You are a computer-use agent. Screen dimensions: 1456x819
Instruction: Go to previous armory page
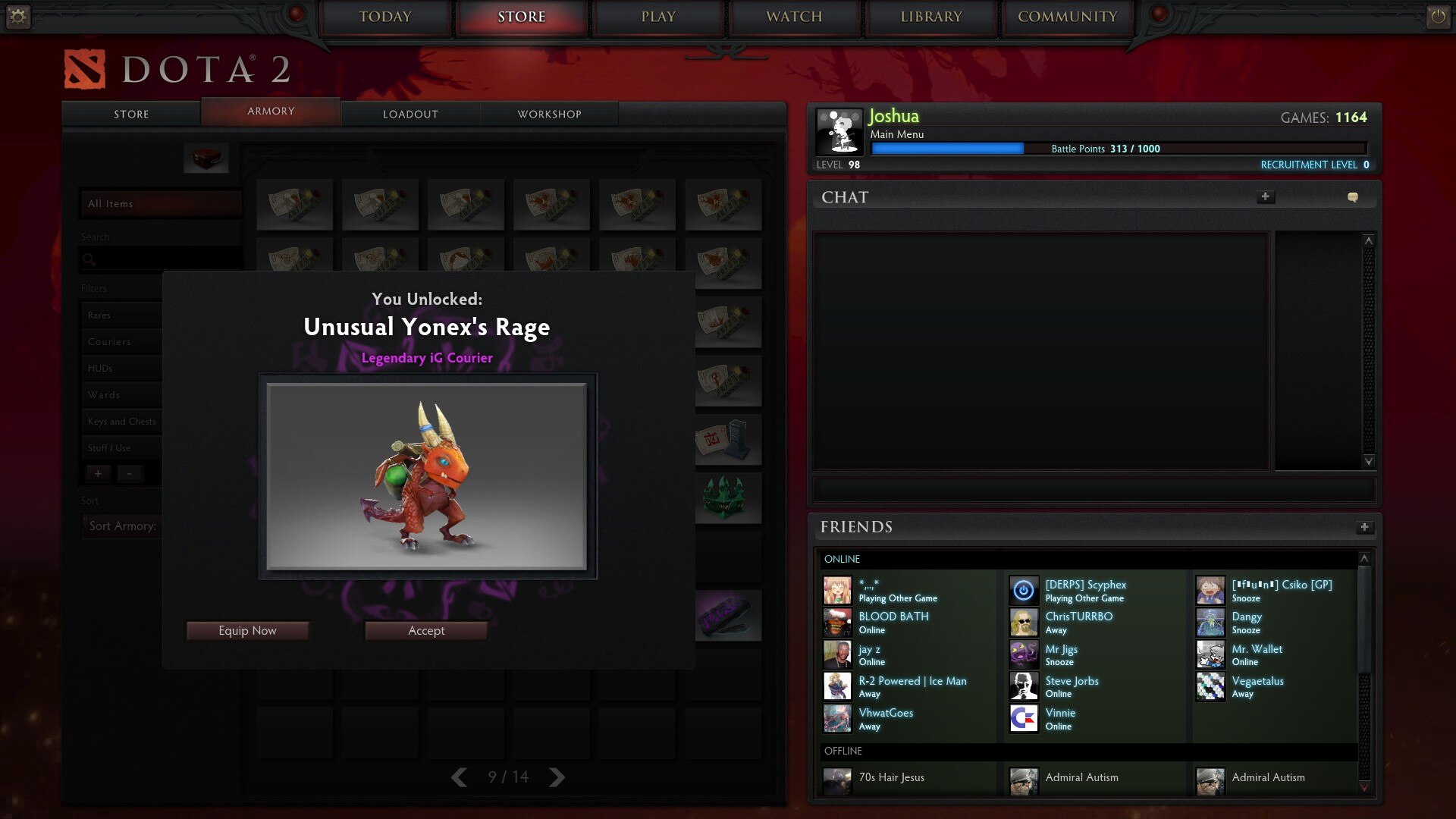(x=459, y=777)
